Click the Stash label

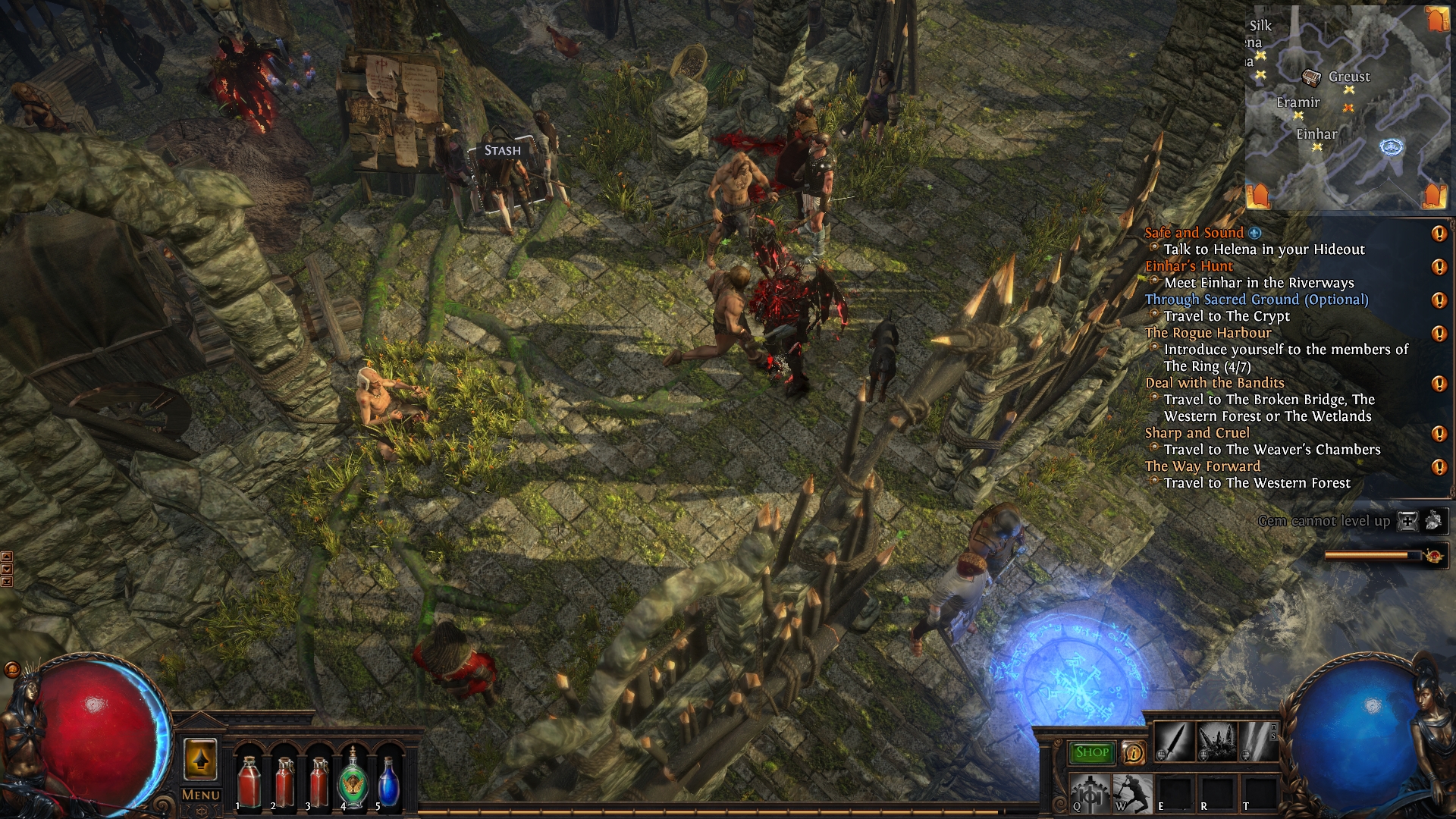tap(503, 150)
